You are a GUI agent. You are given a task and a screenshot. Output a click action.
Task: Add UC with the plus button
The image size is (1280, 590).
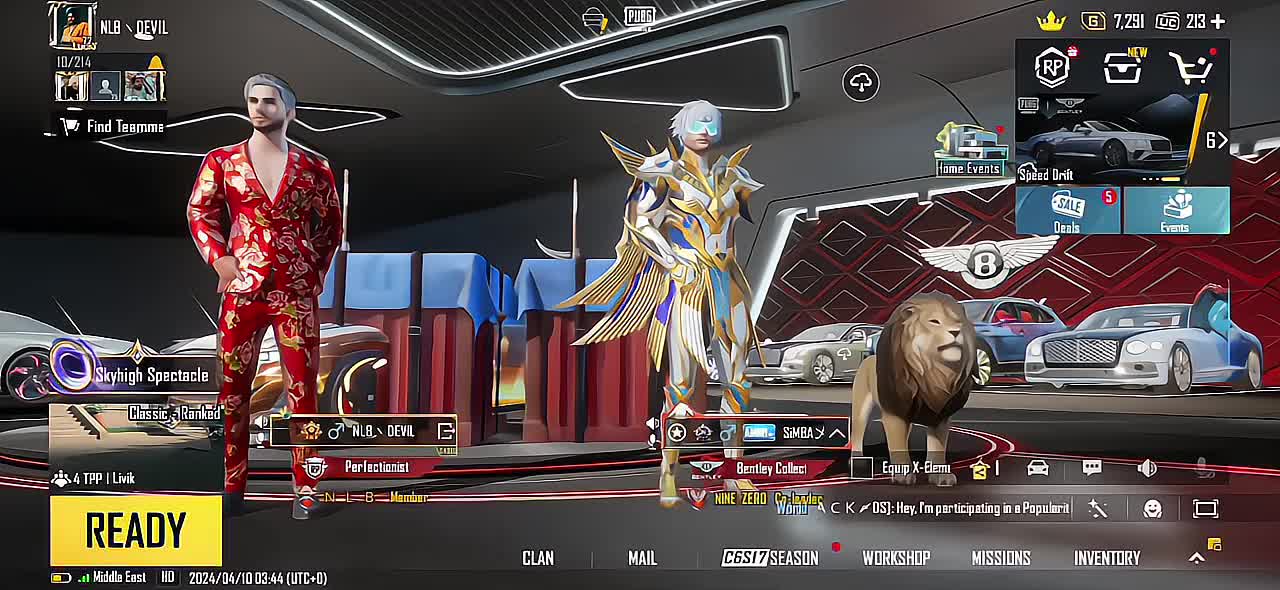click(x=1218, y=21)
